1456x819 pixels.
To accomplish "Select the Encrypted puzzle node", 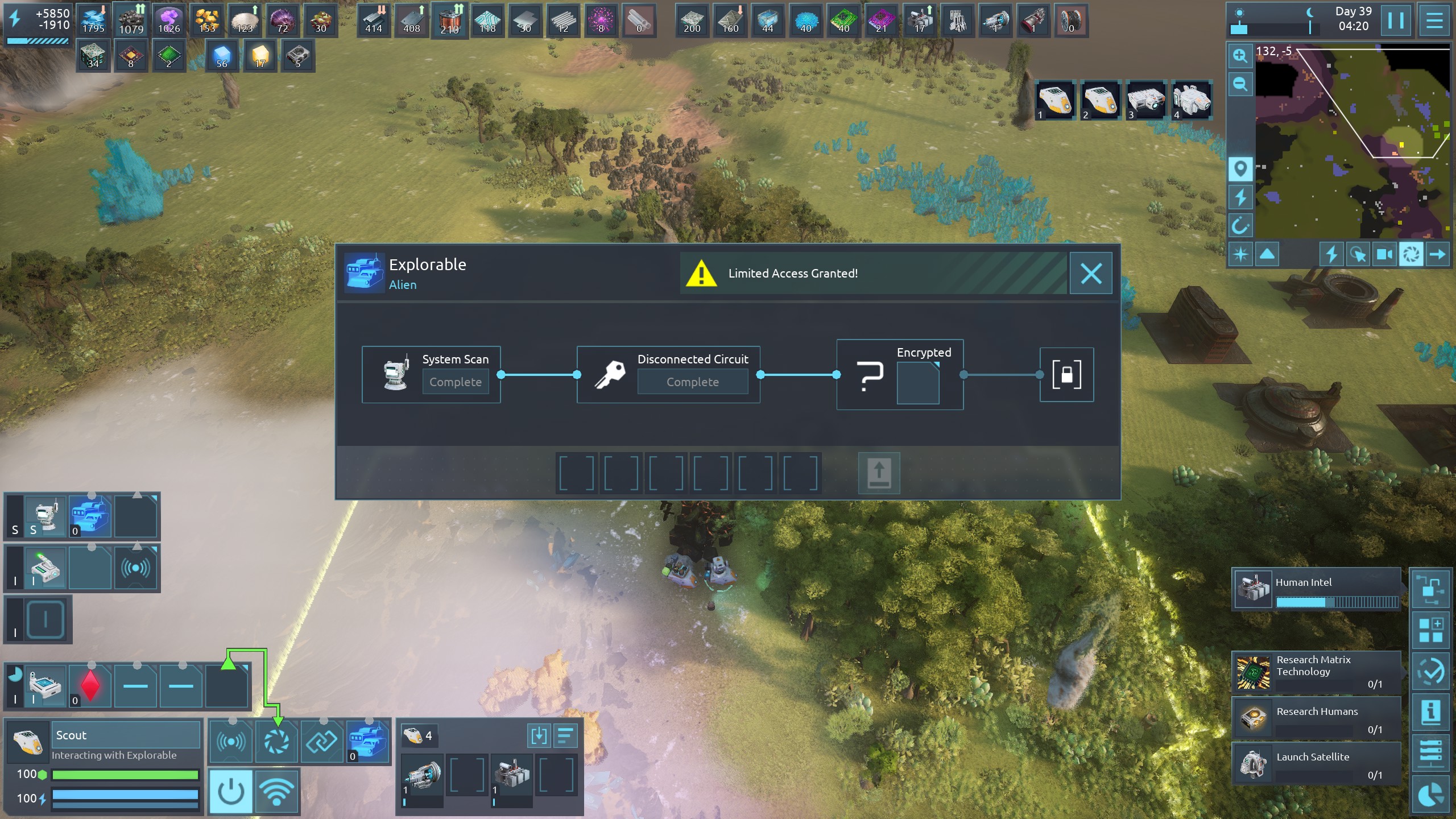I will pyautogui.click(x=900, y=375).
